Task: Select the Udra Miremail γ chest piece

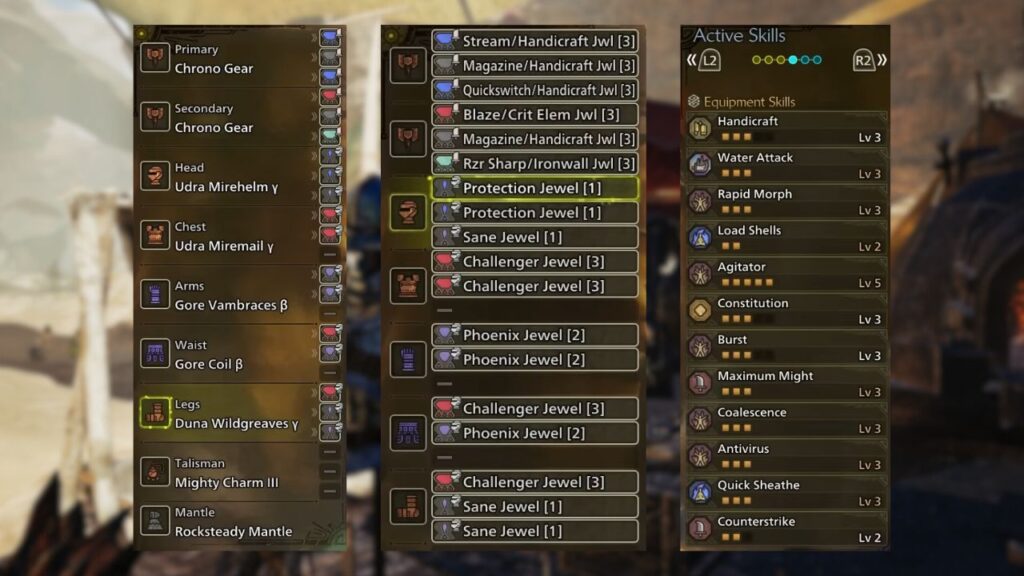Action: pyautogui.click(x=230, y=236)
